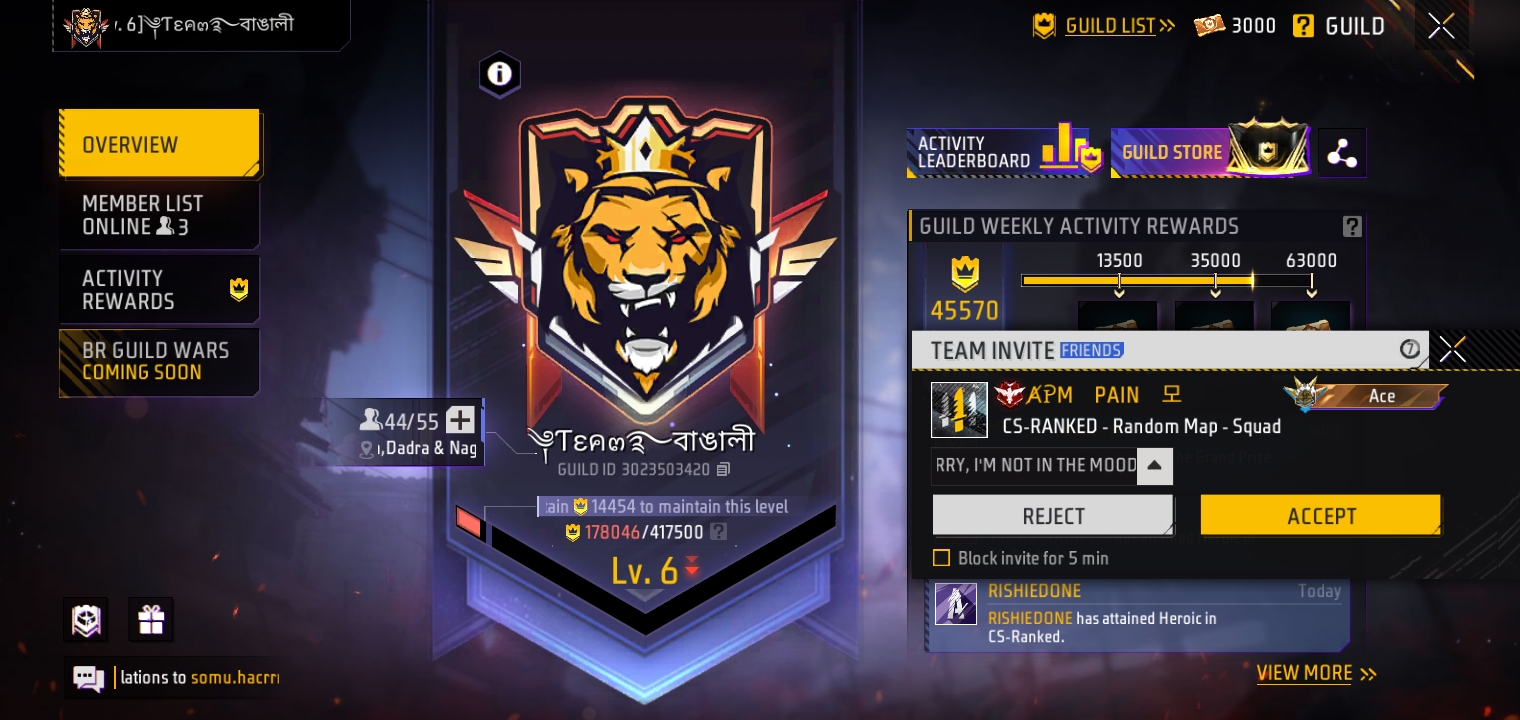The height and width of the screenshot is (720, 1520).
Task: Enable Block invite for 5 min
Action: pos(941,558)
